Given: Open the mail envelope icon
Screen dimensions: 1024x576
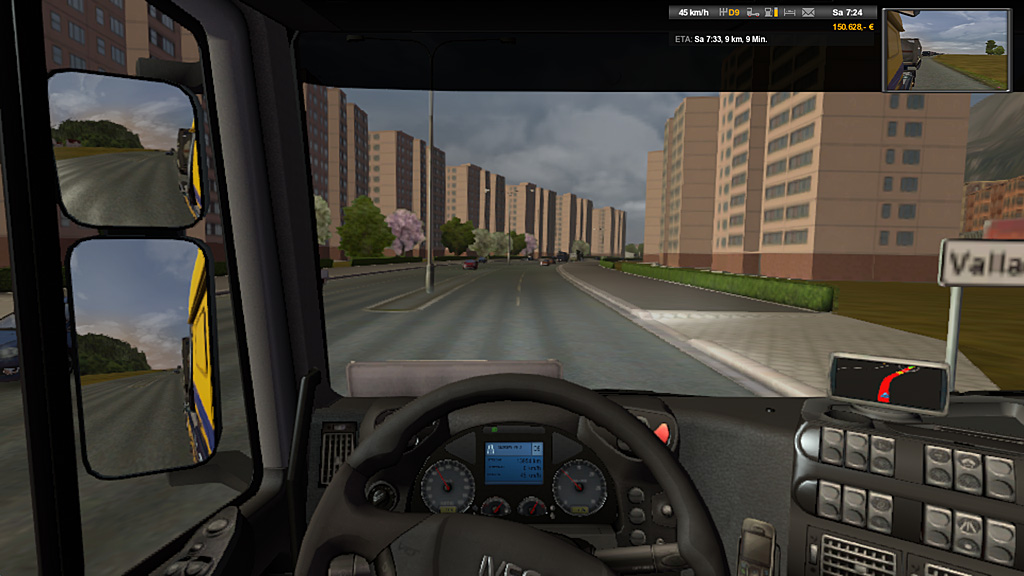Looking at the screenshot, I should click(x=809, y=12).
